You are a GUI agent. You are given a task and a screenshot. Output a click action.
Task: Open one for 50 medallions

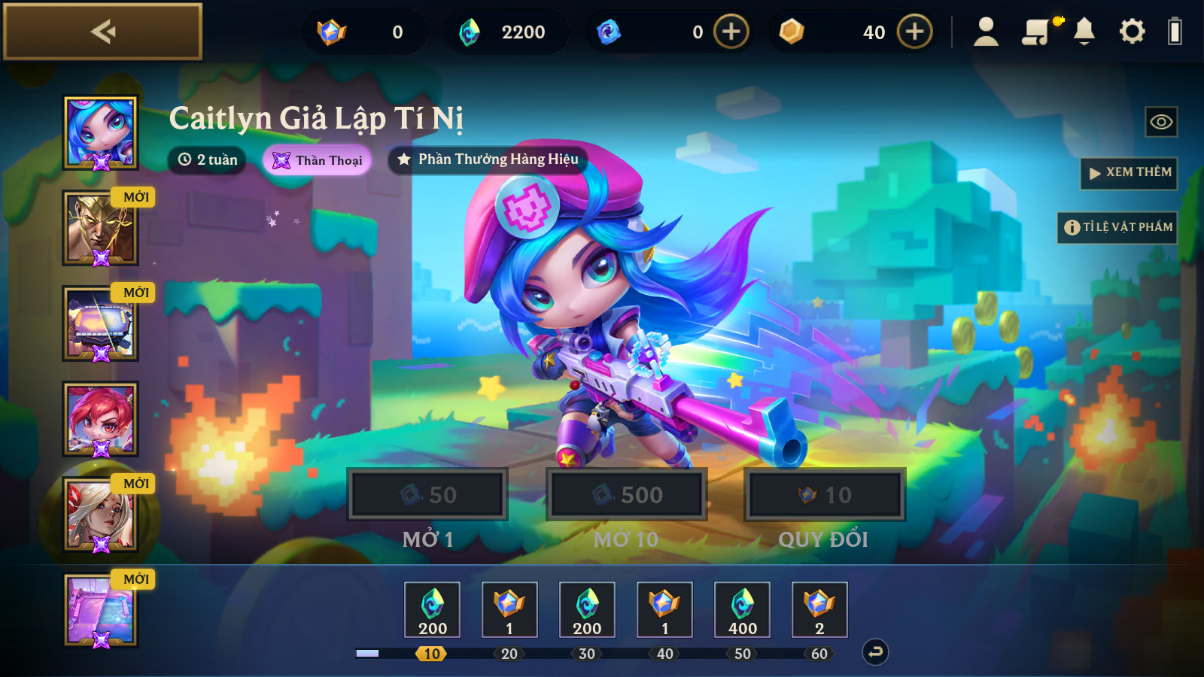427,495
